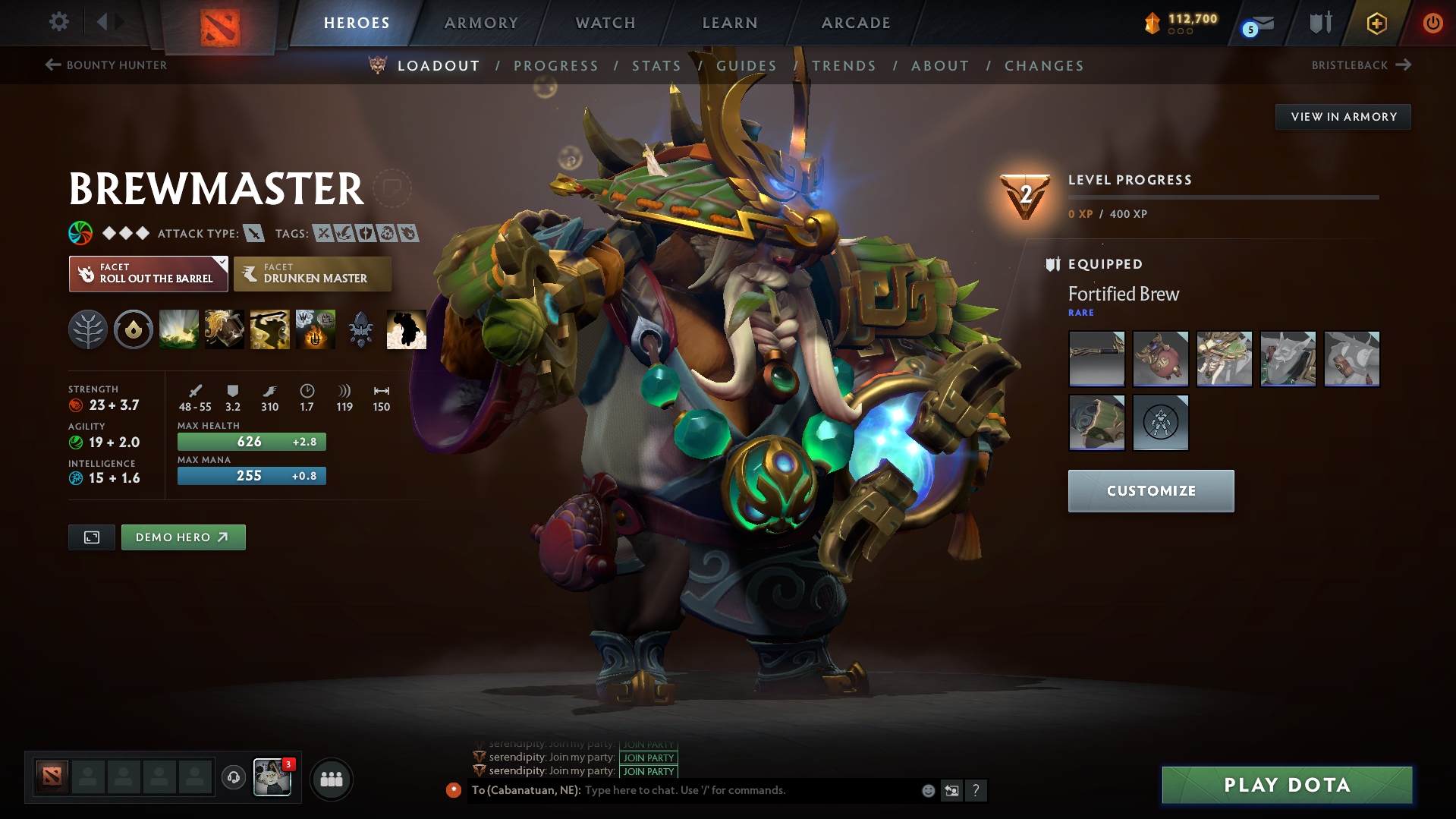Viewport: 1456px width, 819px height.
Task: Open the settings gear icon
Action: point(59,23)
